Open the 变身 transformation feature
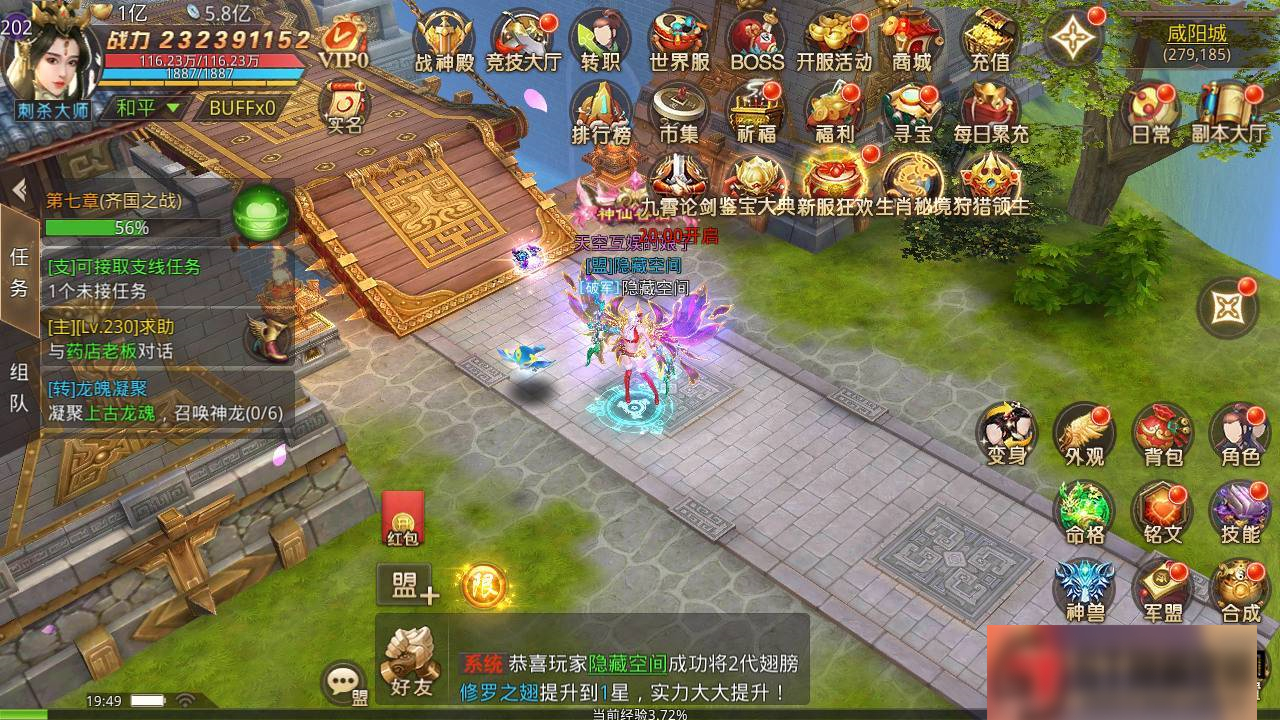Image resolution: width=1280 pixels, height=720 pixels. [x=1005, y=435]
